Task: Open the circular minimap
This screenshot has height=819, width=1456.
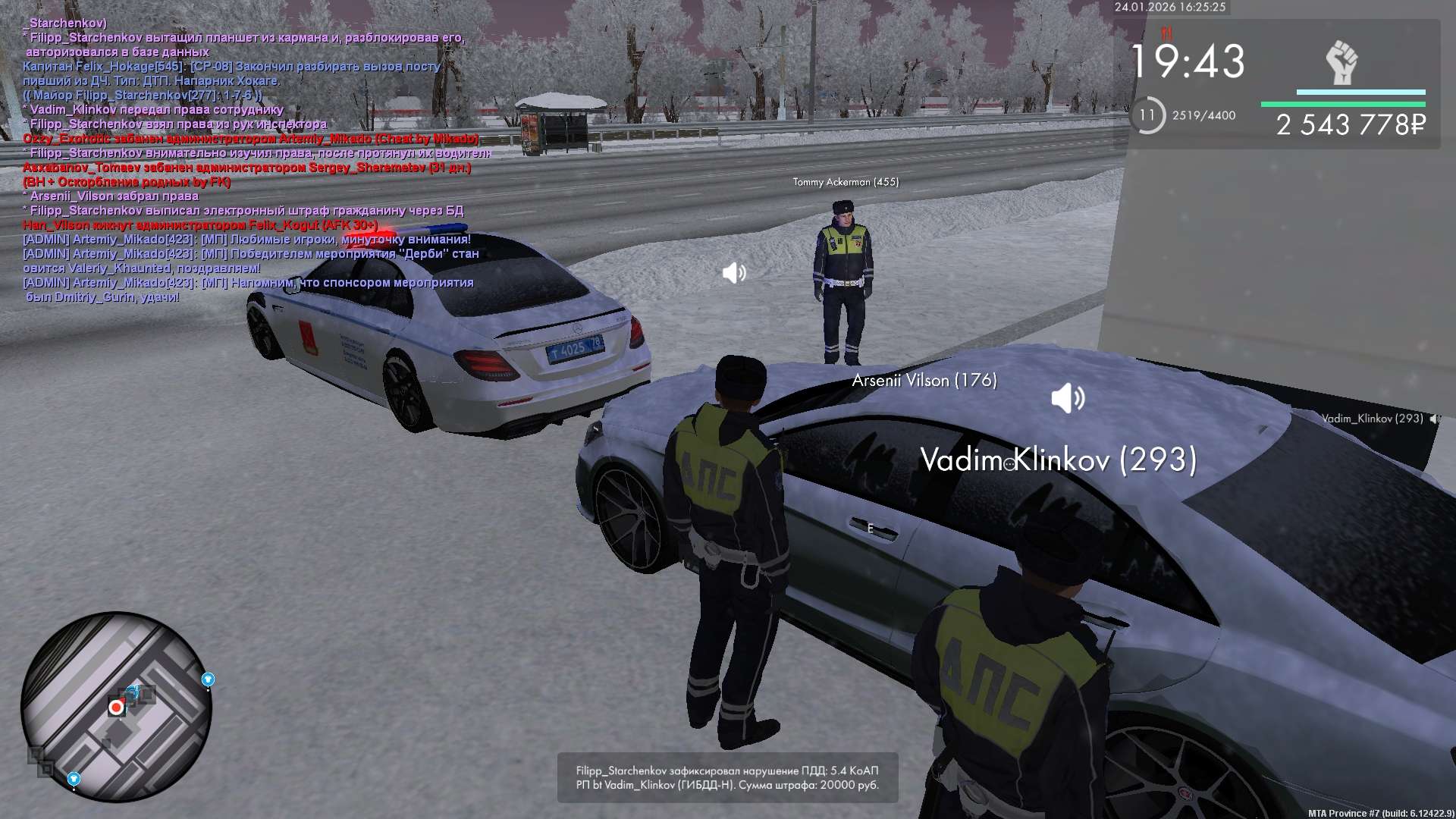Action: click(x=116, y=707)
